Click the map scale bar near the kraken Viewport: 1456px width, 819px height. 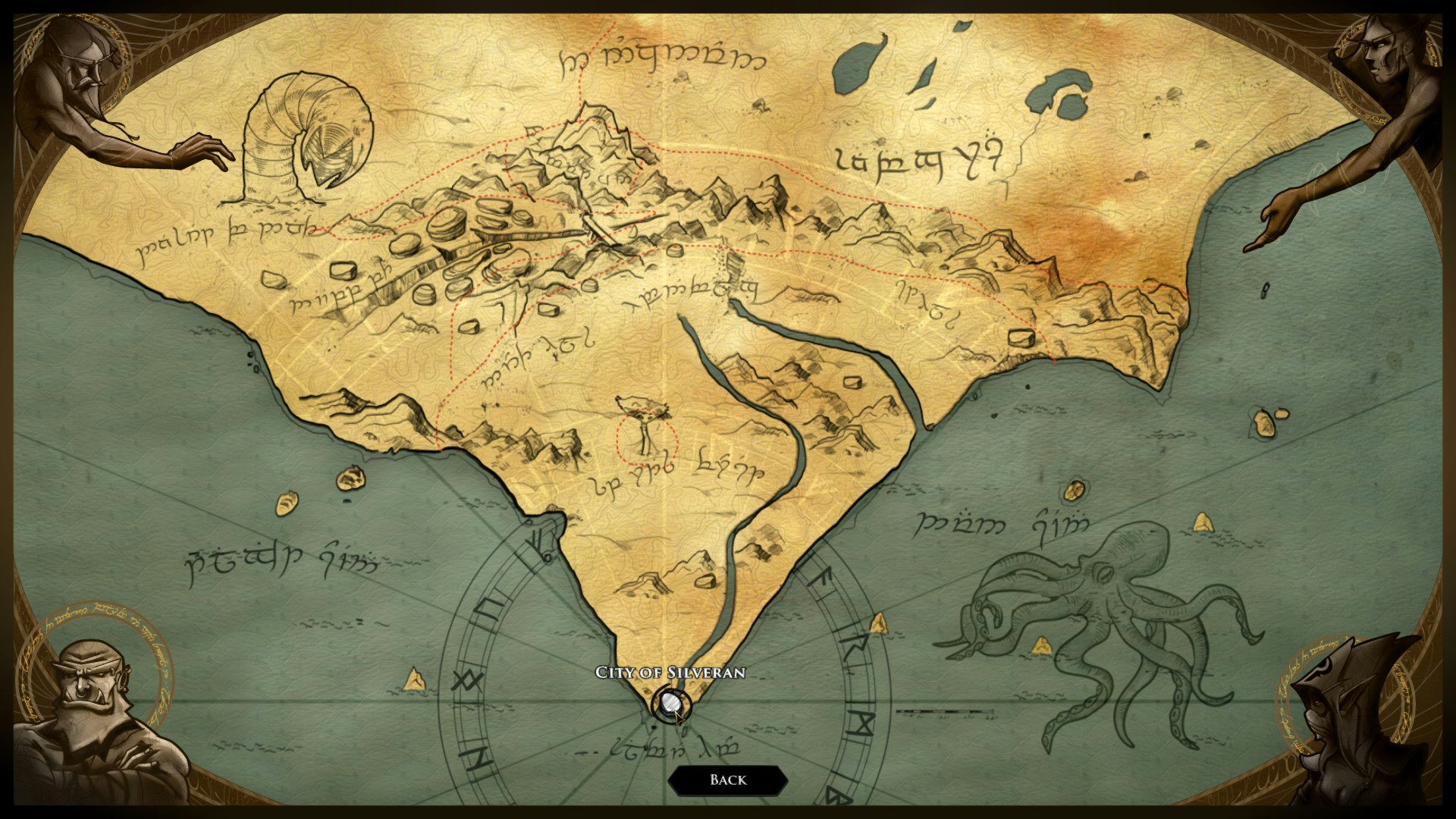944,713
